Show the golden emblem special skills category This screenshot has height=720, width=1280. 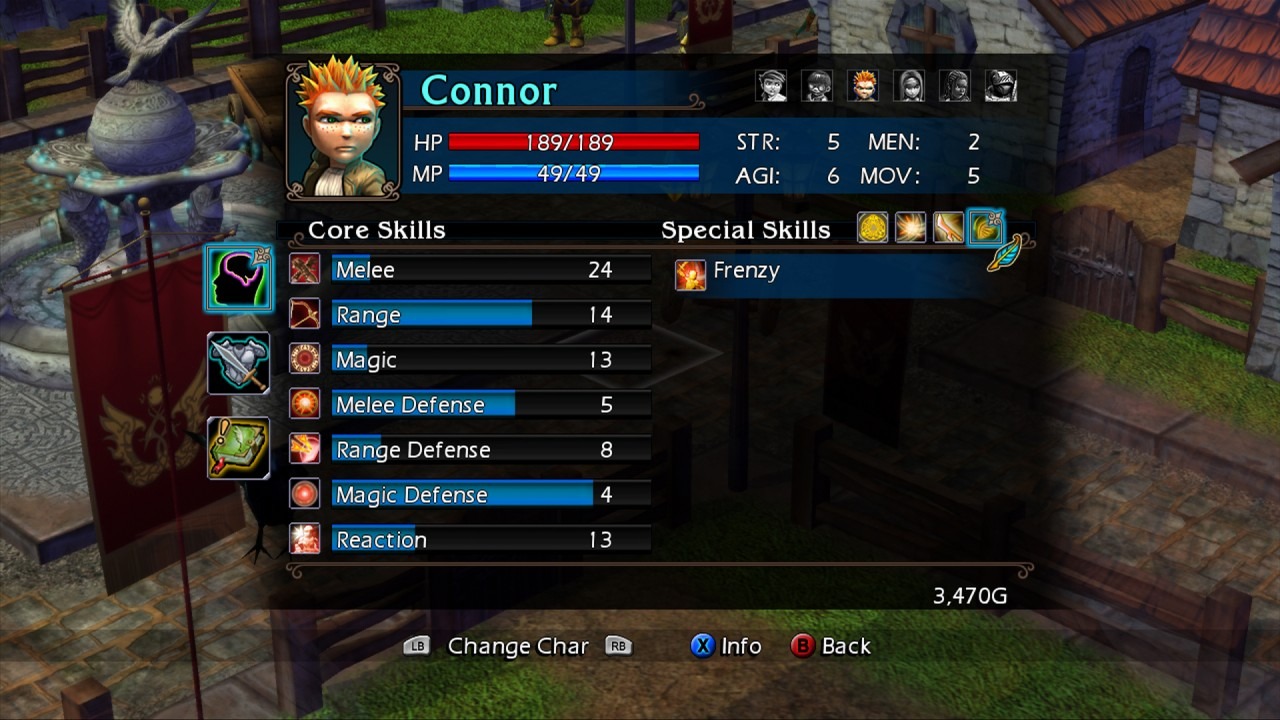point(873,228)
